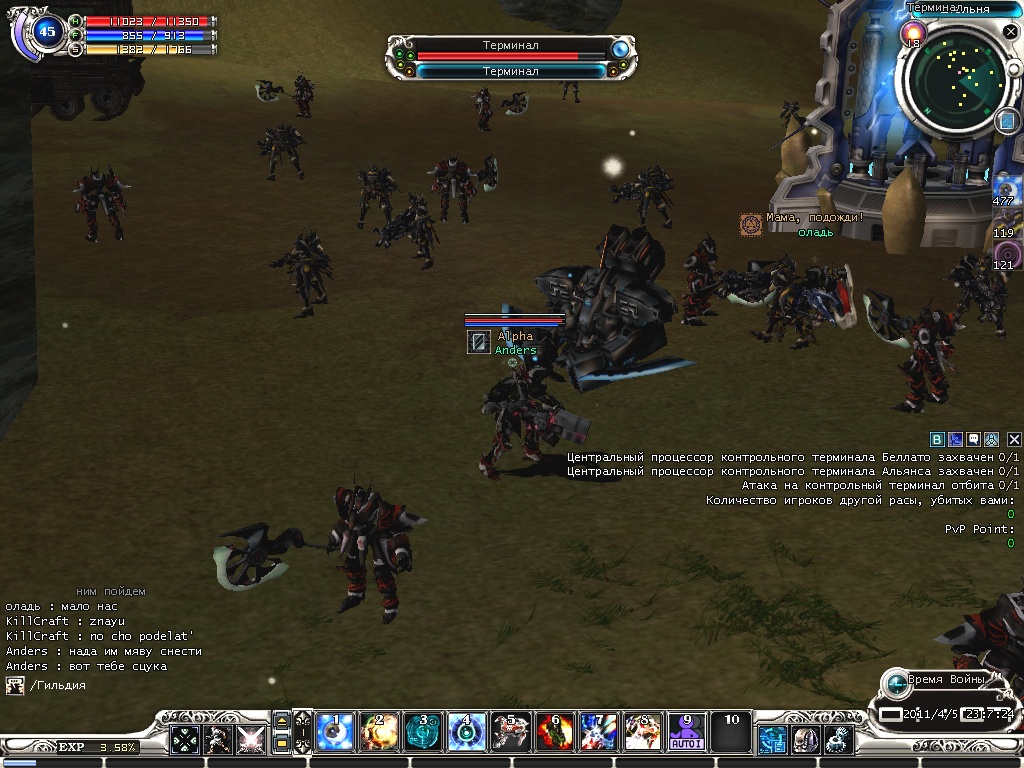The height and width of the screenshot is (768, 1024).
Task: Select the mech unit icon in slot 5
Action: coord(510,733)
